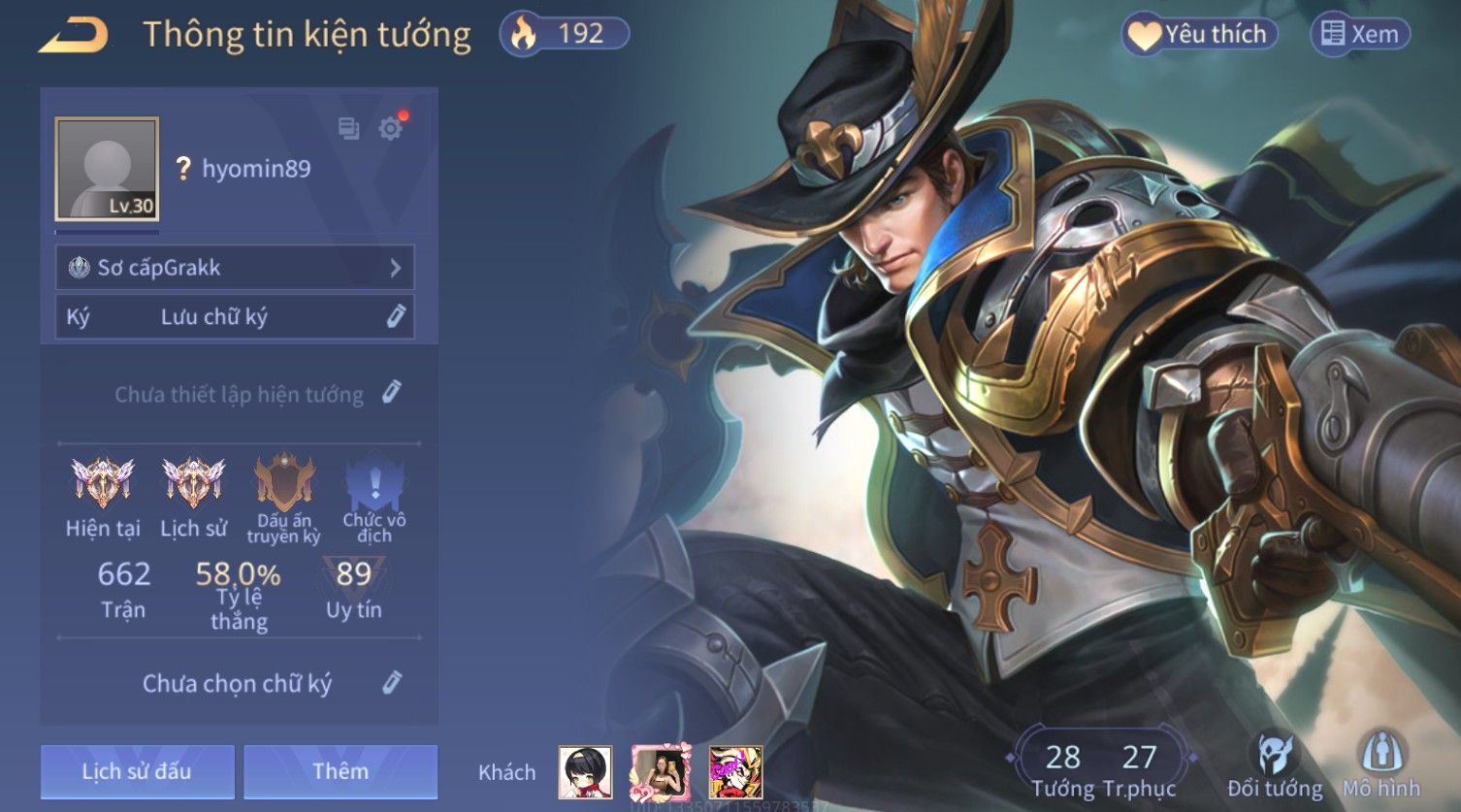
Task: Edit the Lưu chữ ký signature field
Action: 396,316
